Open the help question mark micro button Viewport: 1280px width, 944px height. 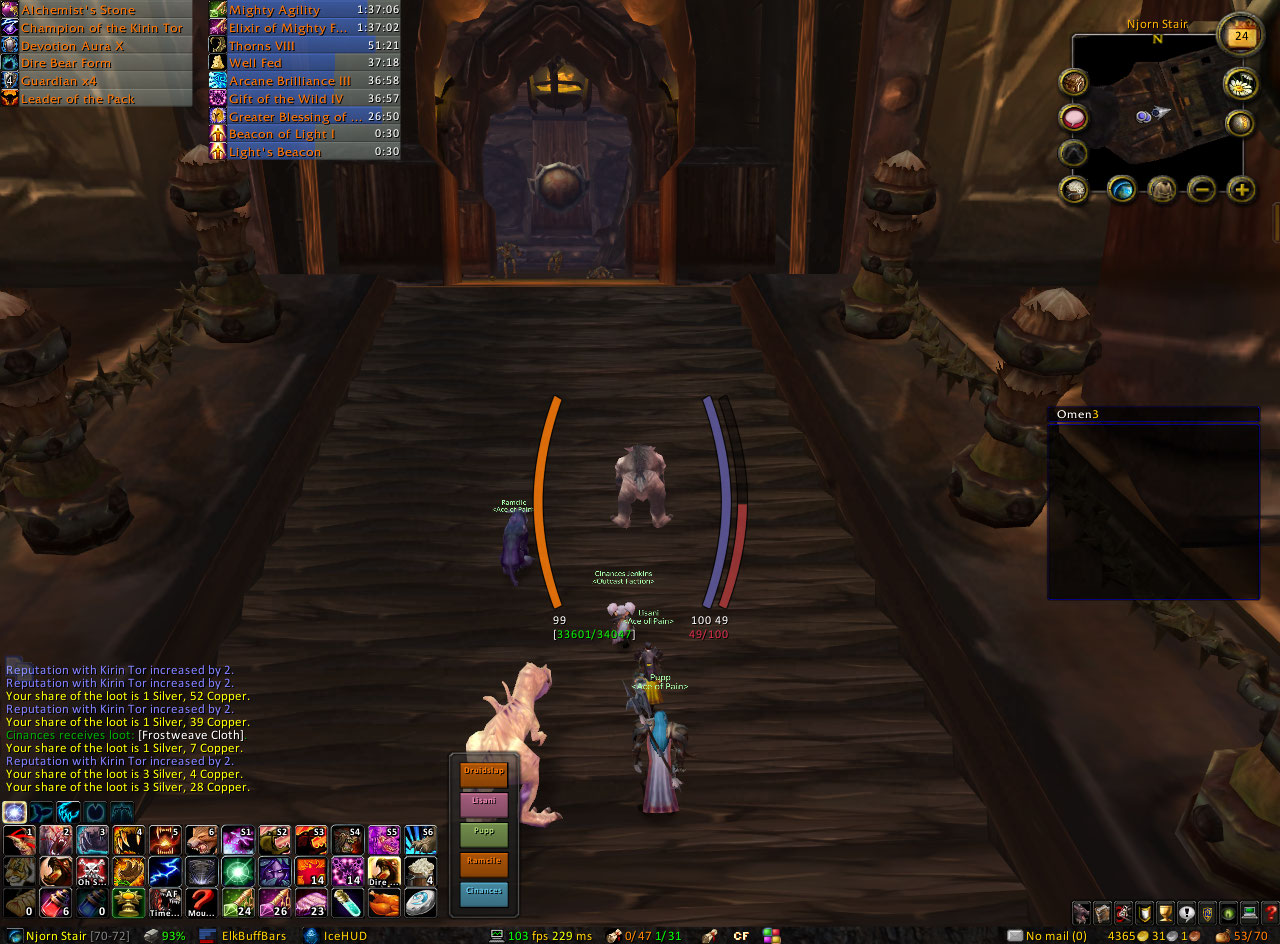pos(1271,912)
